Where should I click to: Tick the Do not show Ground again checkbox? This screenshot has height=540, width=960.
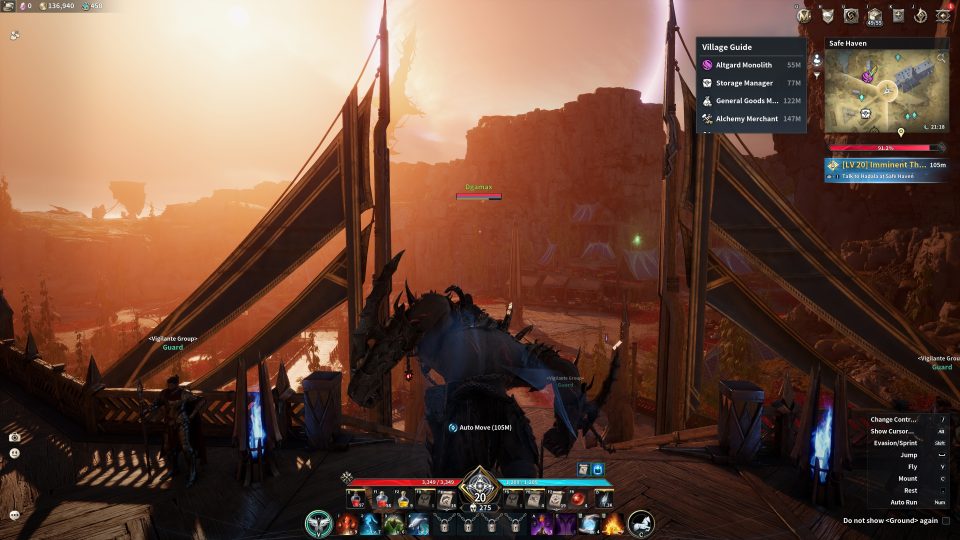(x=946, y=521)
